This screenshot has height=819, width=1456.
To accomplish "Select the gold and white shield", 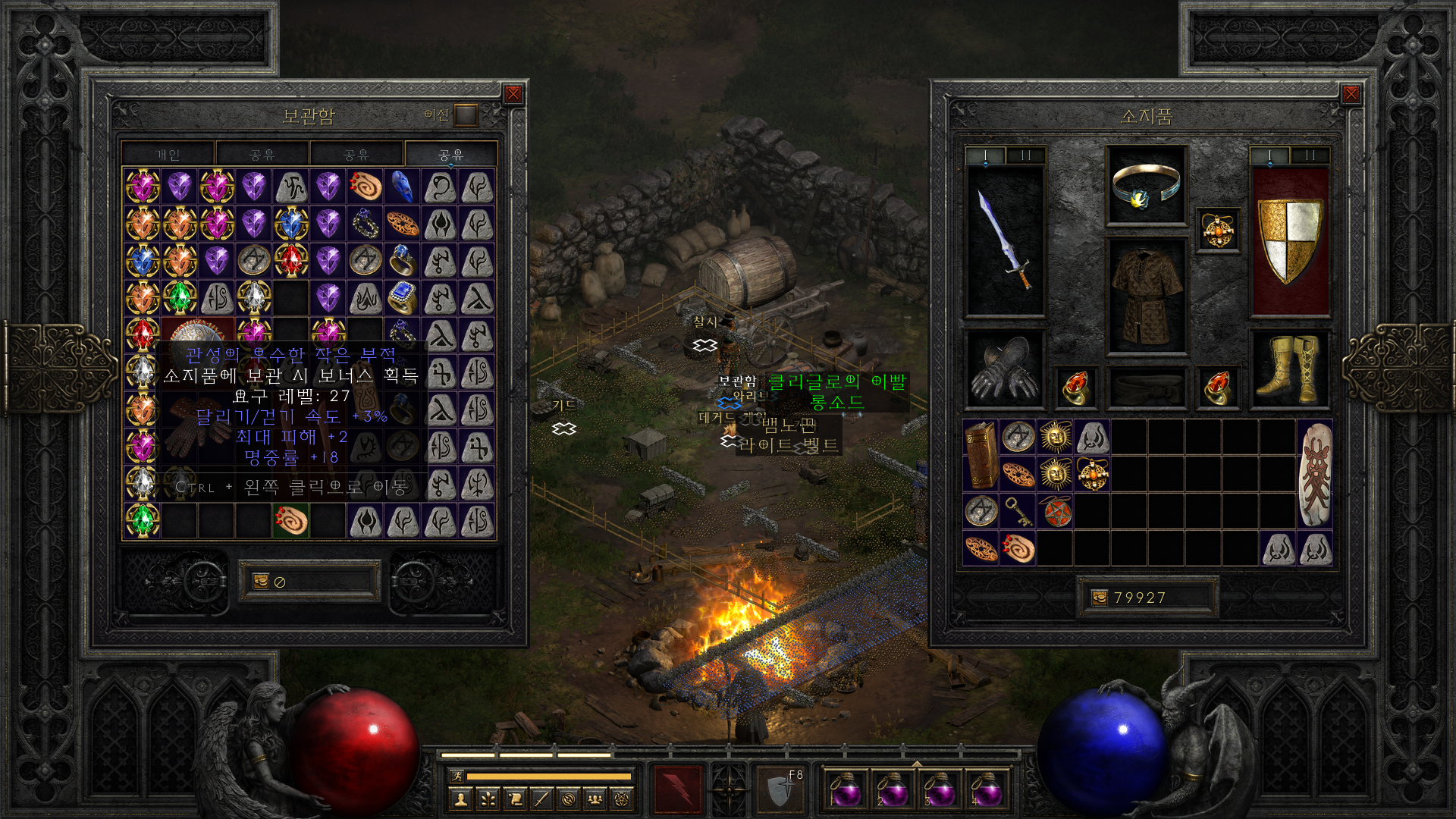I will 1289,240.
